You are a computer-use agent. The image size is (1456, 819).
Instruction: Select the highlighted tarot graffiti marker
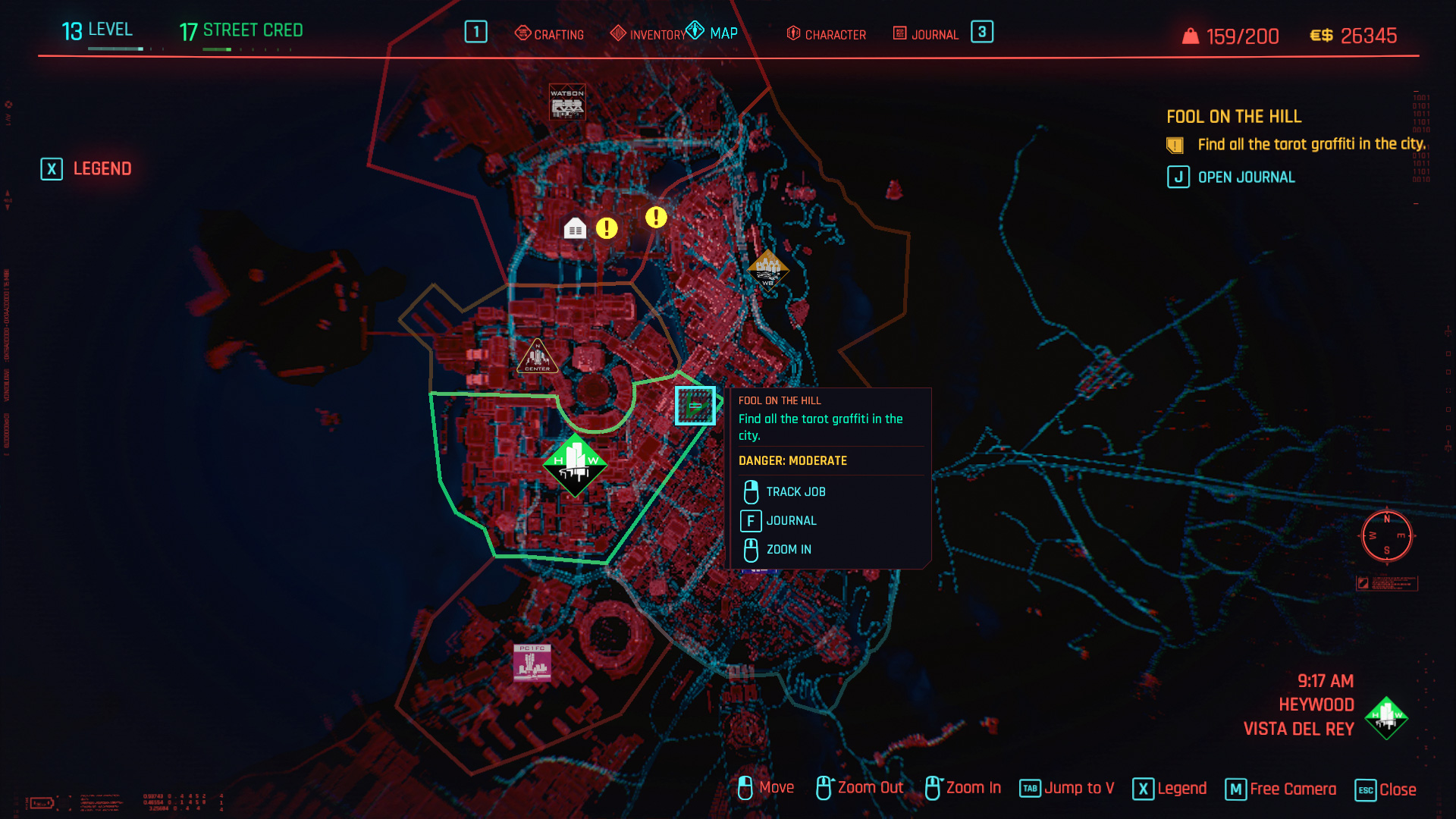click(x=695, y=406)
